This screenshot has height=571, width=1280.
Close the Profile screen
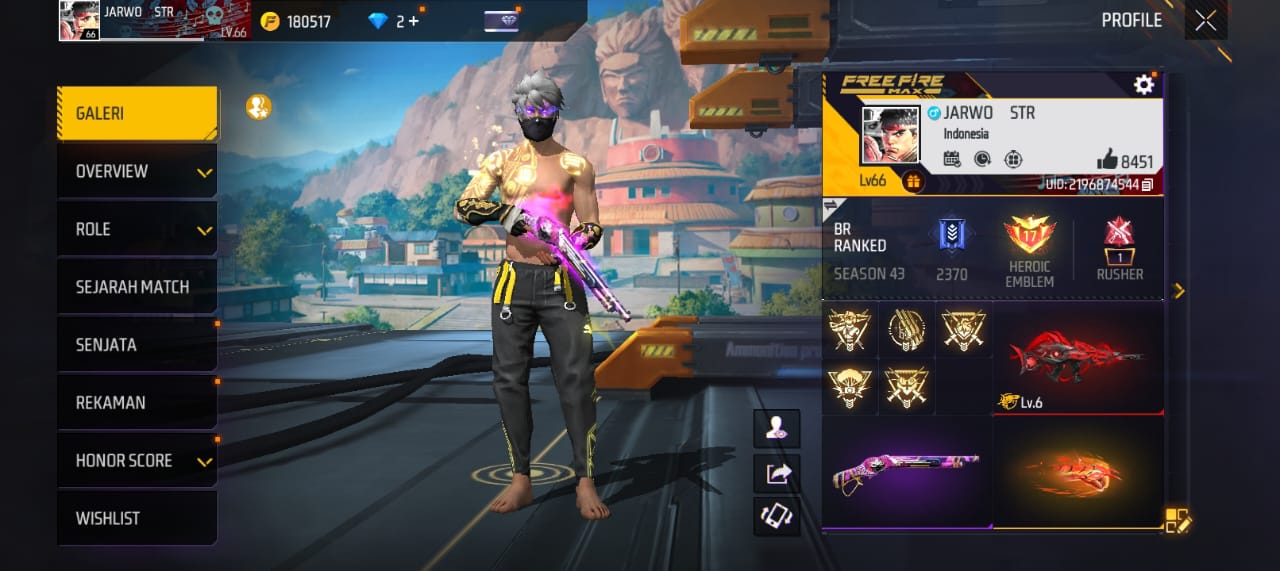point(1205,21)
